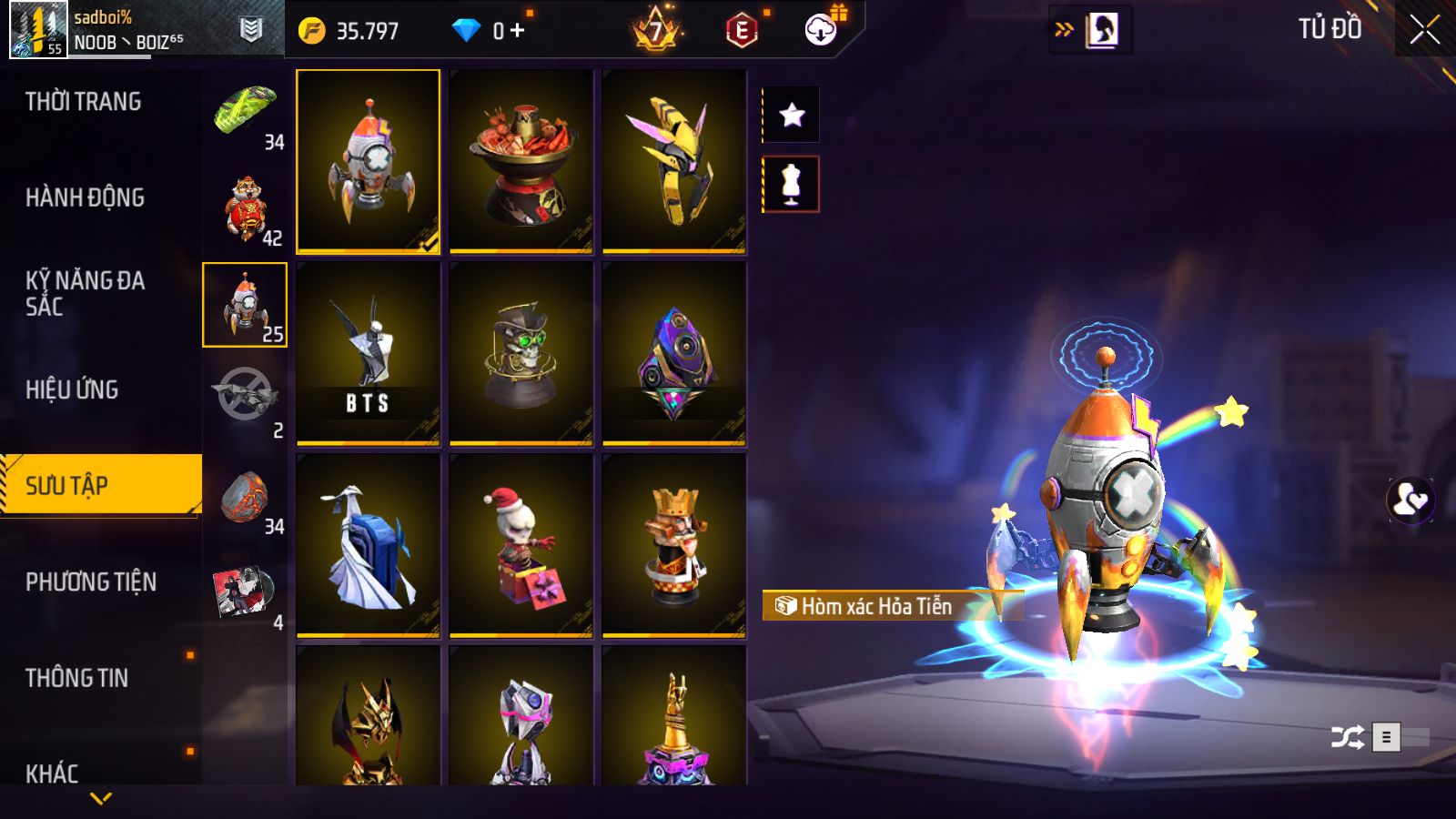
Task: Open the hamster pet subcategory
Action: tap(246, 209)
